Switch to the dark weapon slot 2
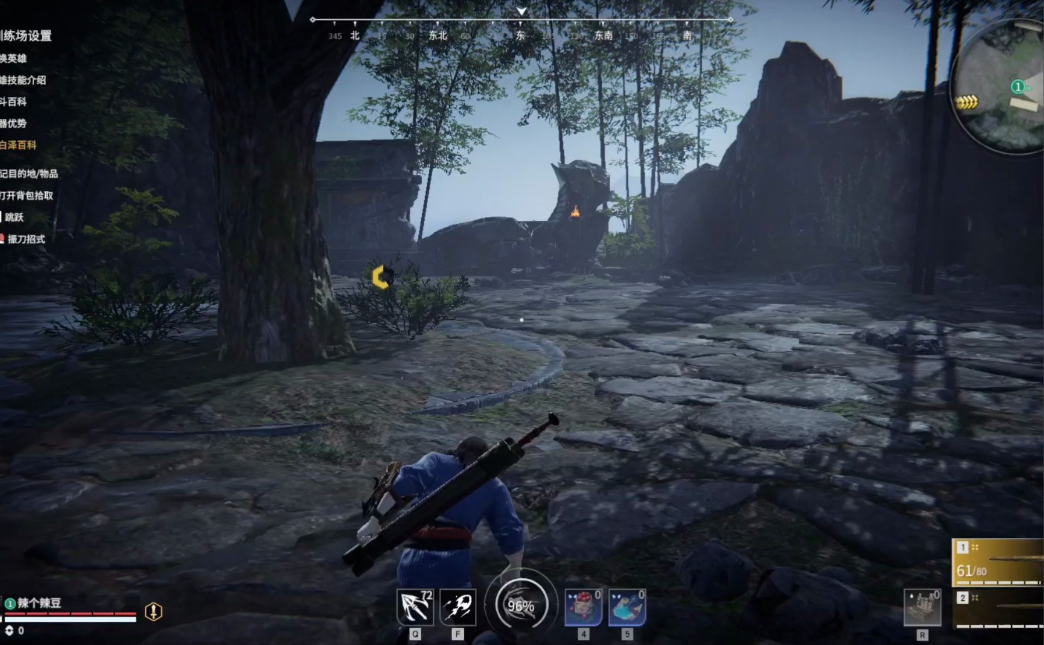Image resolution: width=1044 pixels, height=645 pixels. 998,609
